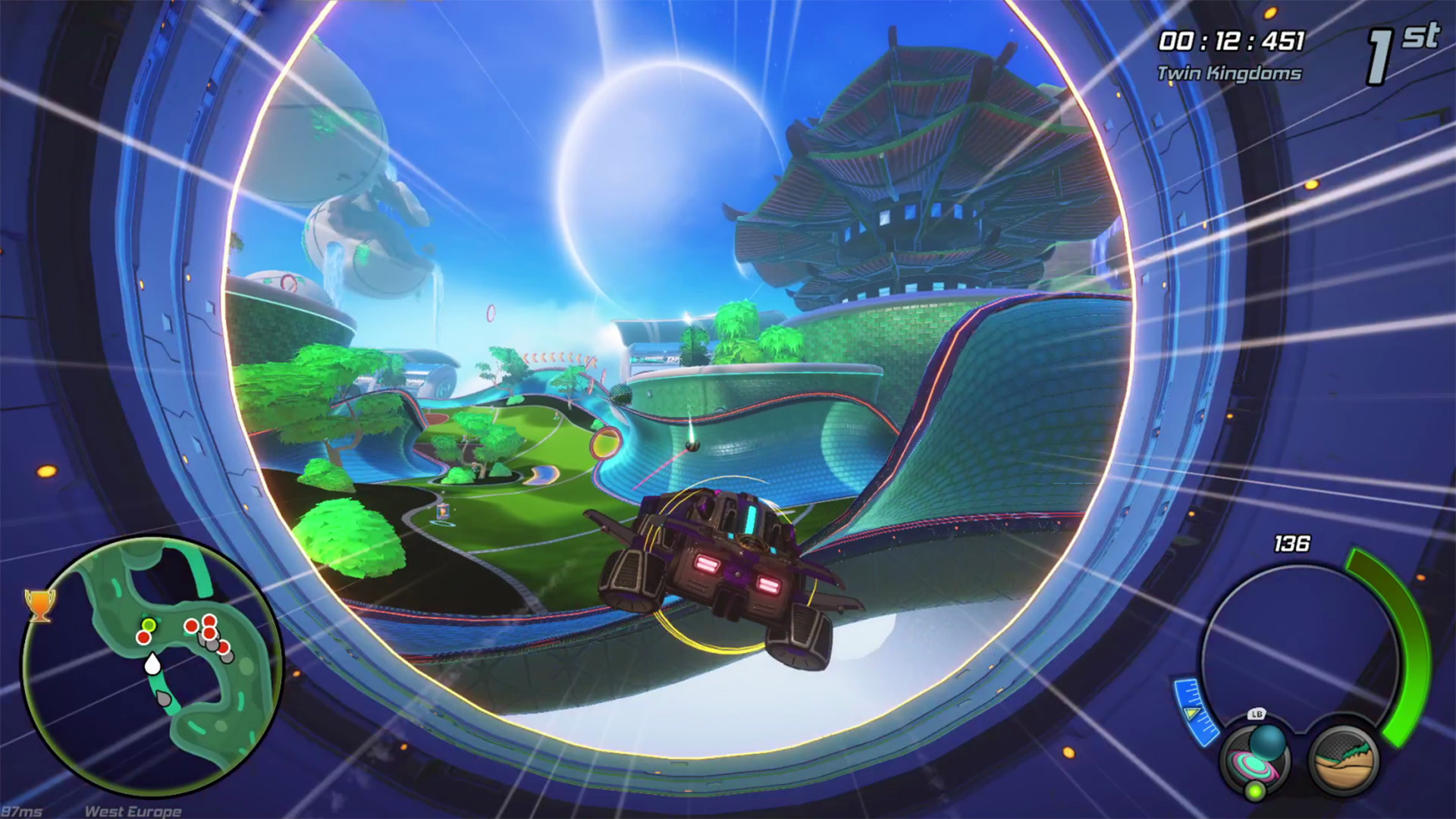Click the white player arrow on the minimap
Viewport: 1456px width, 819px height.
coord(152,665)
